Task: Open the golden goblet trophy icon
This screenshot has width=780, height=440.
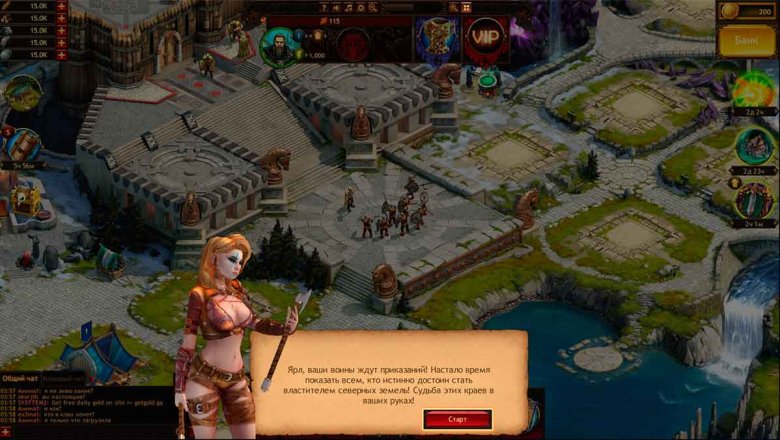Action: tap(437, 40)
